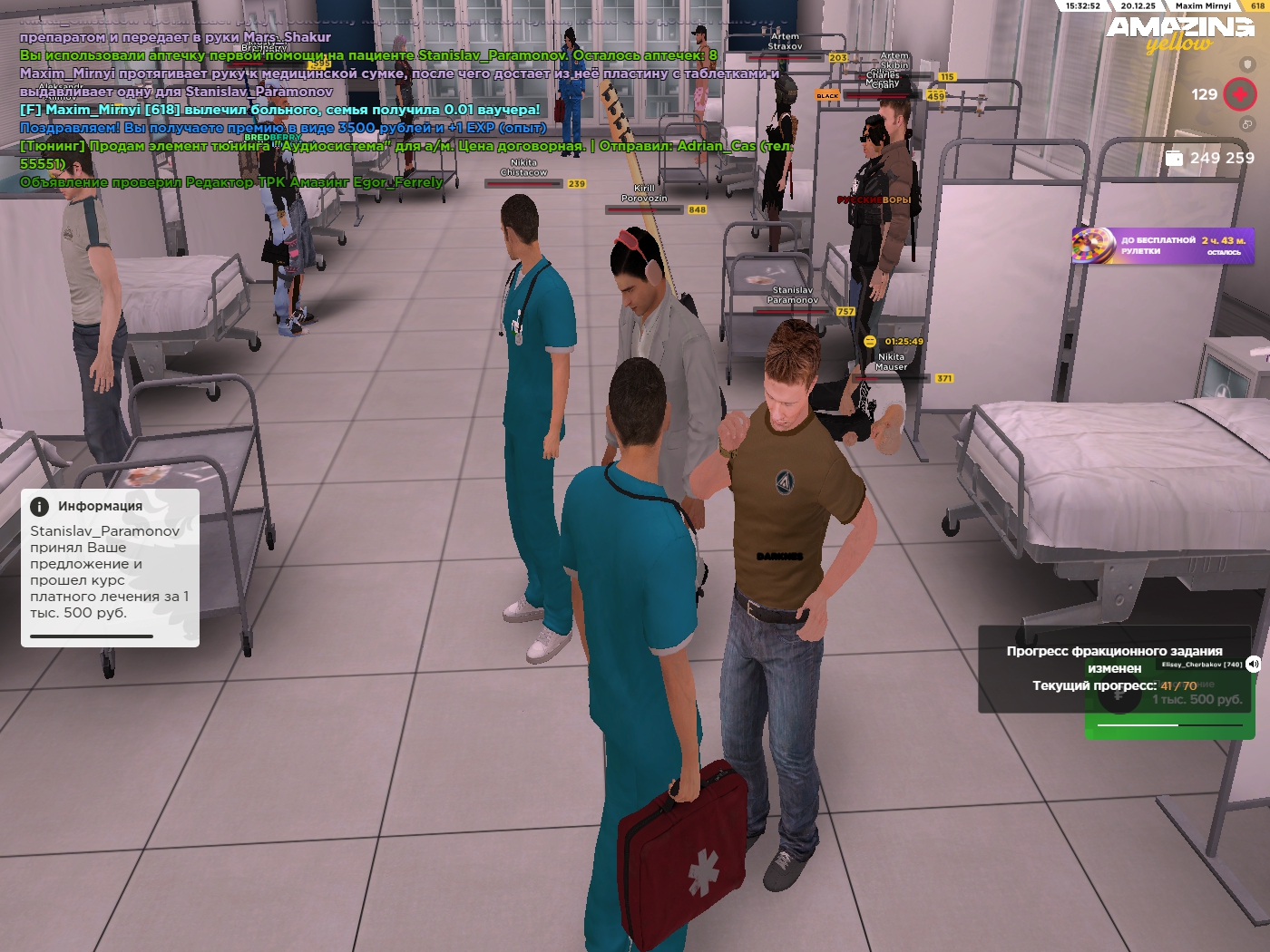Screen dimensions: 1270x952
Task: Click the cyan Maxim_Mirnyi healed patient message
Action: pos(279,110)
